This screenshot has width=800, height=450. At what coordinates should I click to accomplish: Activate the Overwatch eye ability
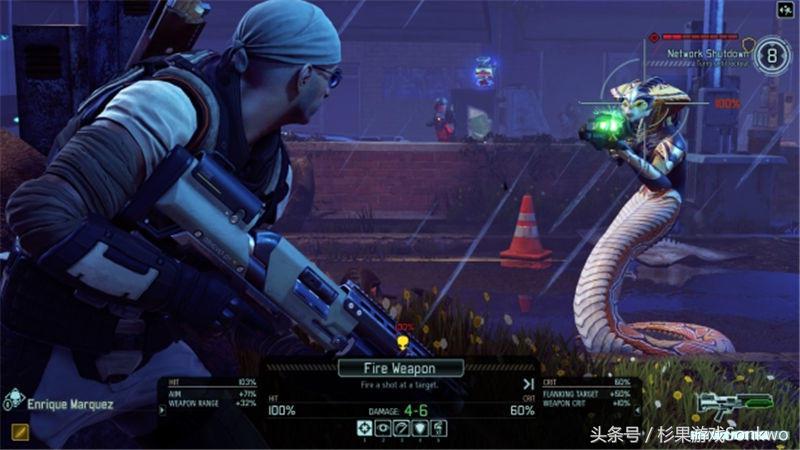tap(382, 428)
